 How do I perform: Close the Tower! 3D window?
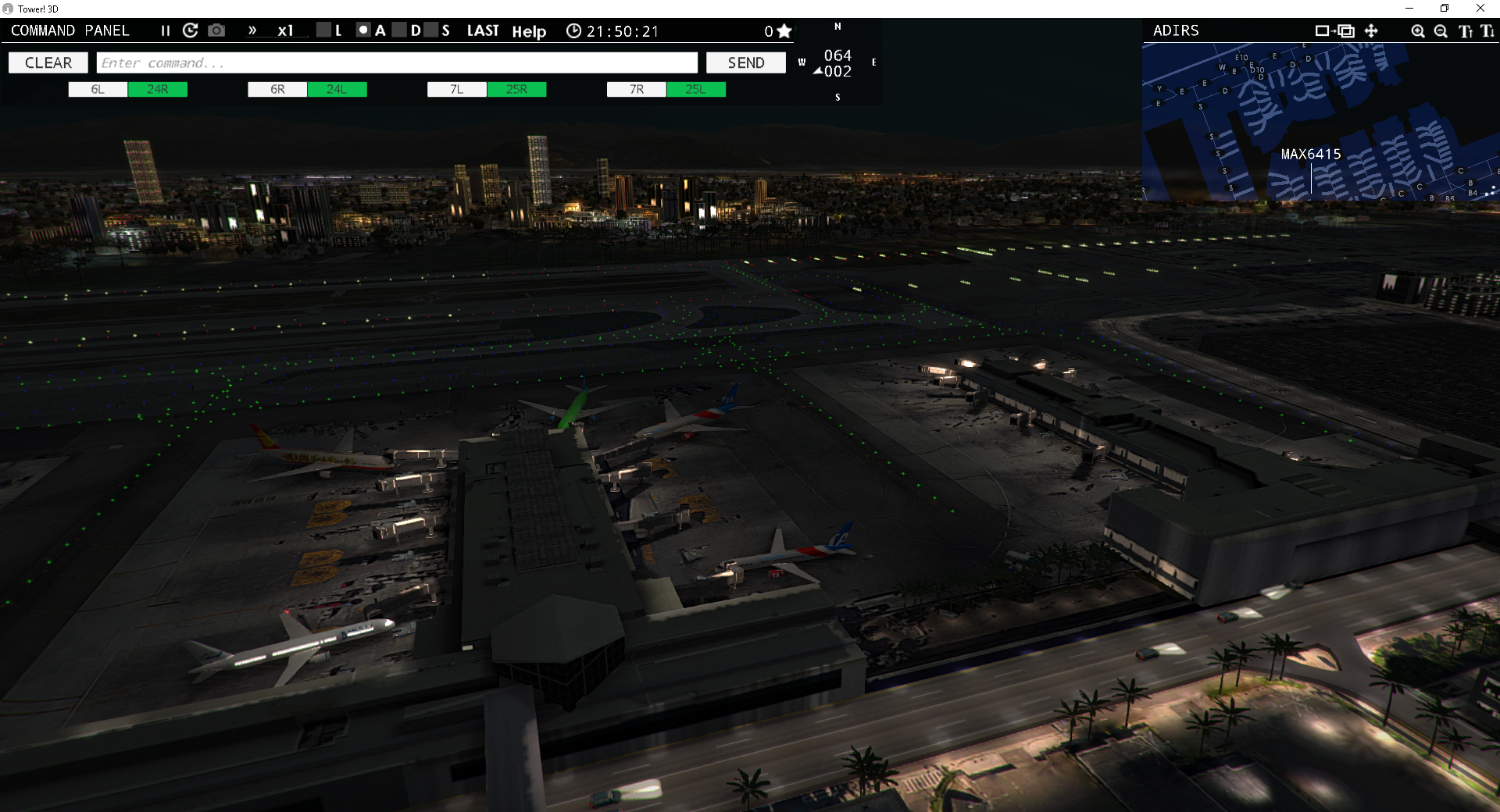[x=1480, y=9]
